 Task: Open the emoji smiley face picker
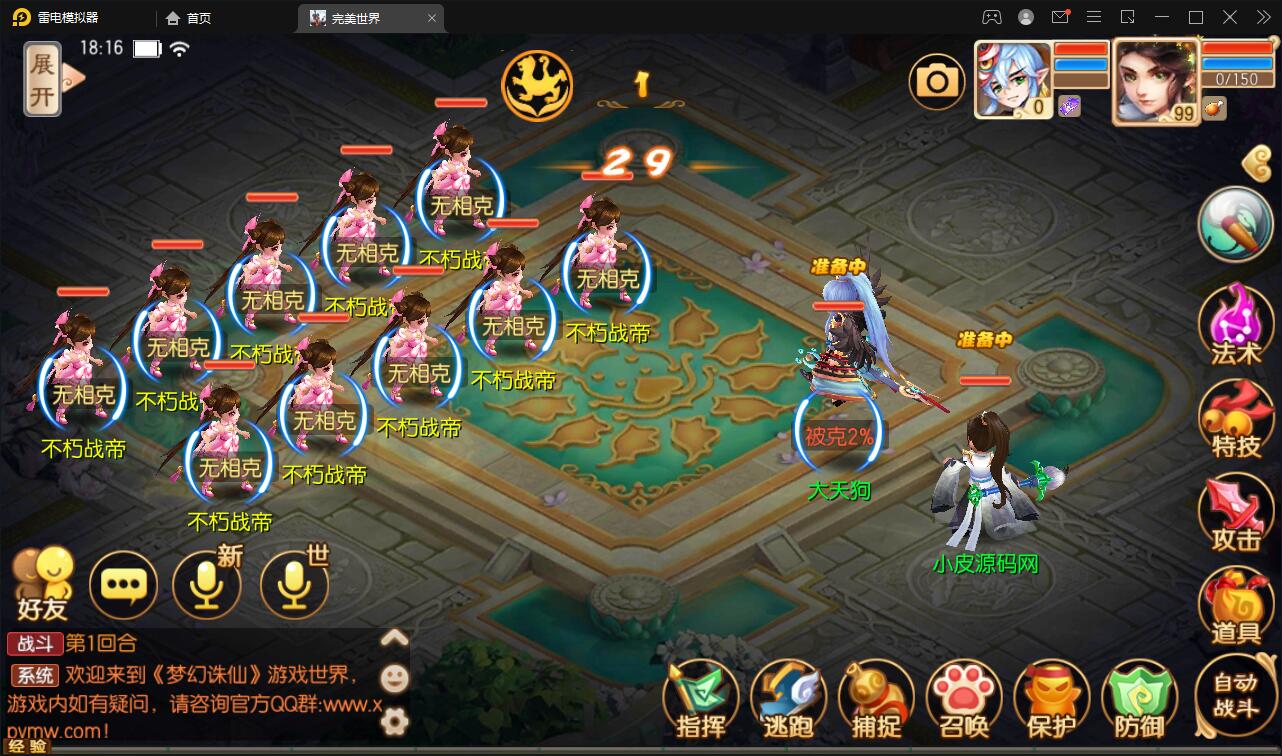pos(395,679)
